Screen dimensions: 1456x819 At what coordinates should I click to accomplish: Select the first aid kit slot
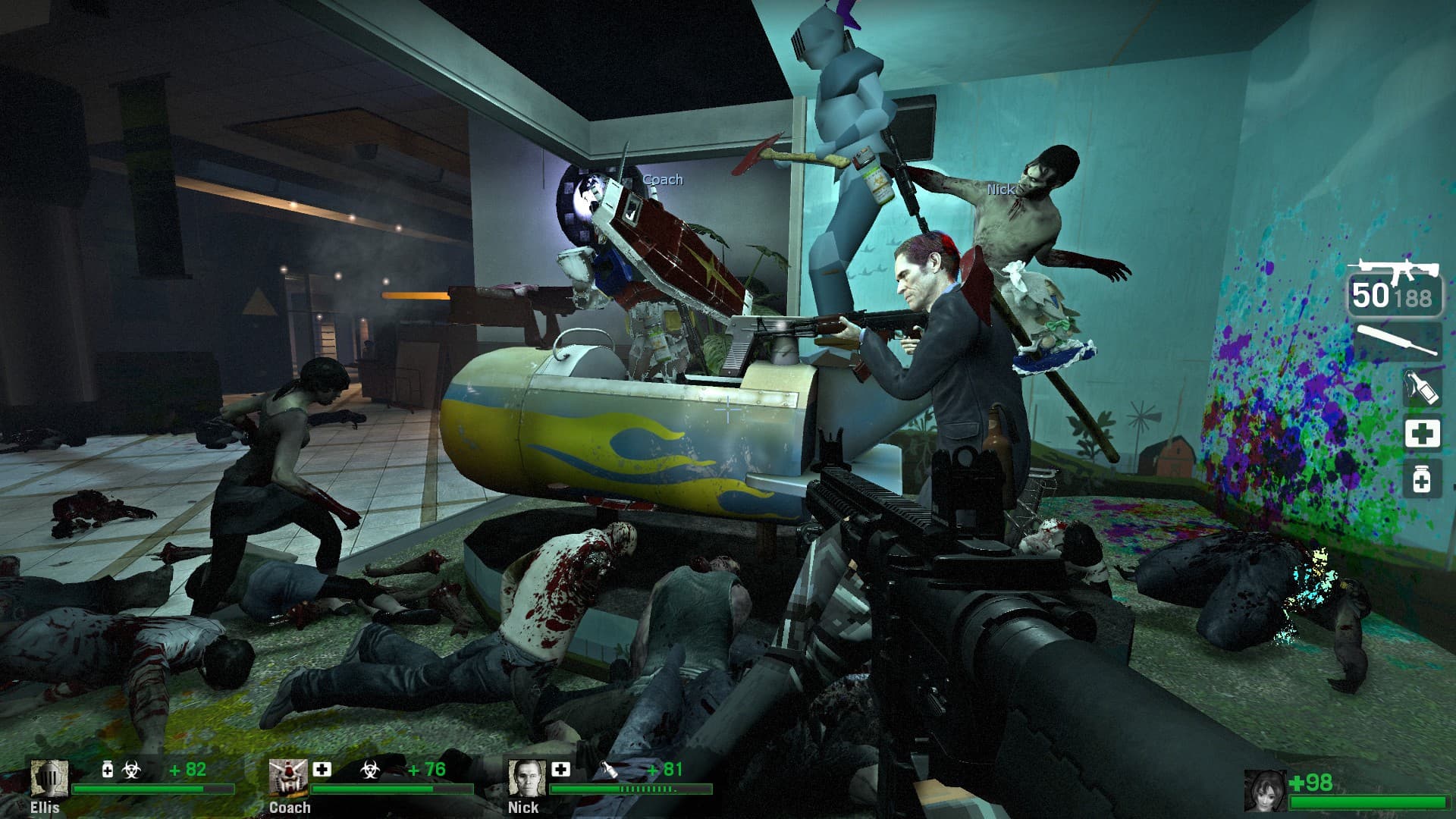coord(1422,434)
